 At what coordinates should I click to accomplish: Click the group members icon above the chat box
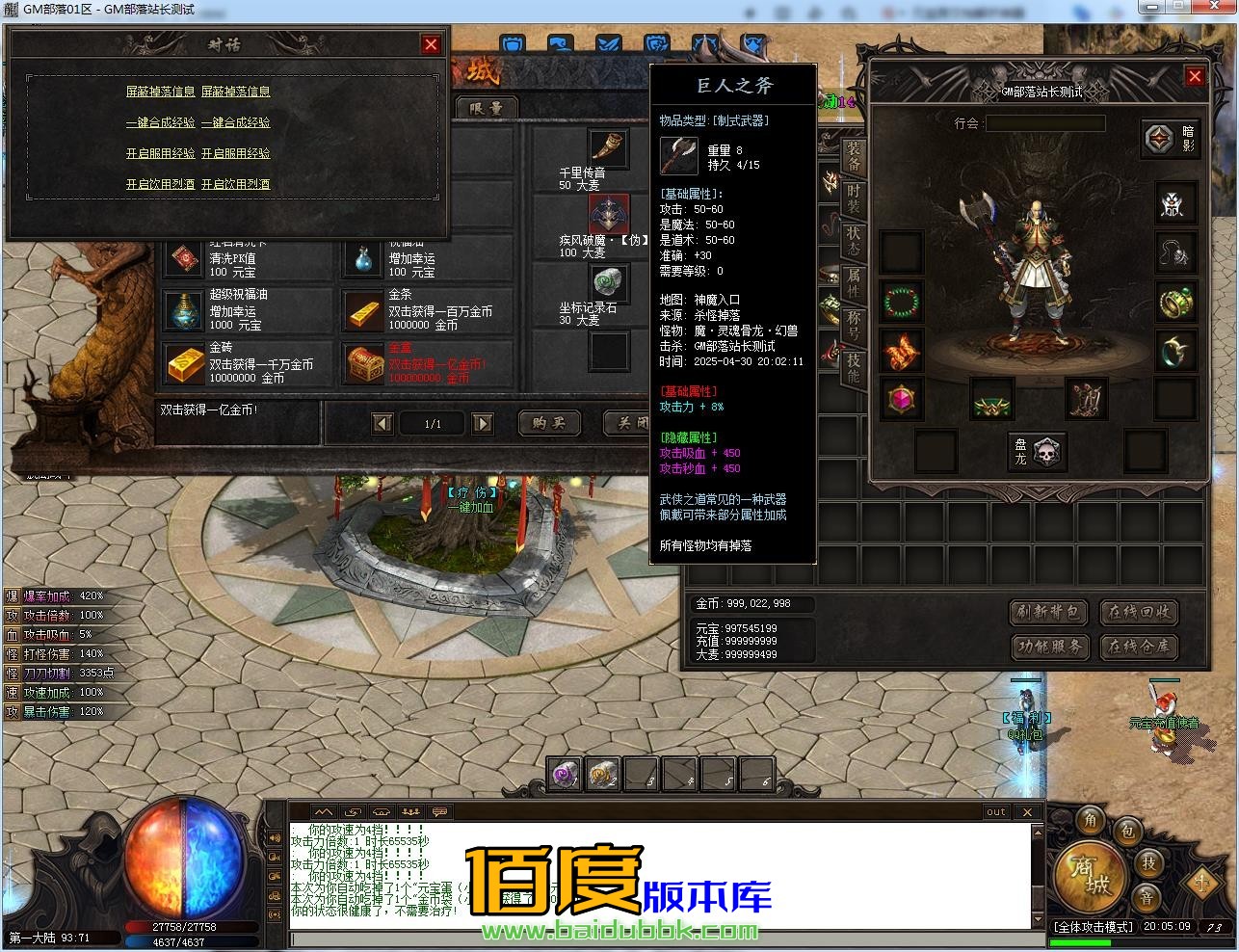pyautogui.click(x=411, y=812)
